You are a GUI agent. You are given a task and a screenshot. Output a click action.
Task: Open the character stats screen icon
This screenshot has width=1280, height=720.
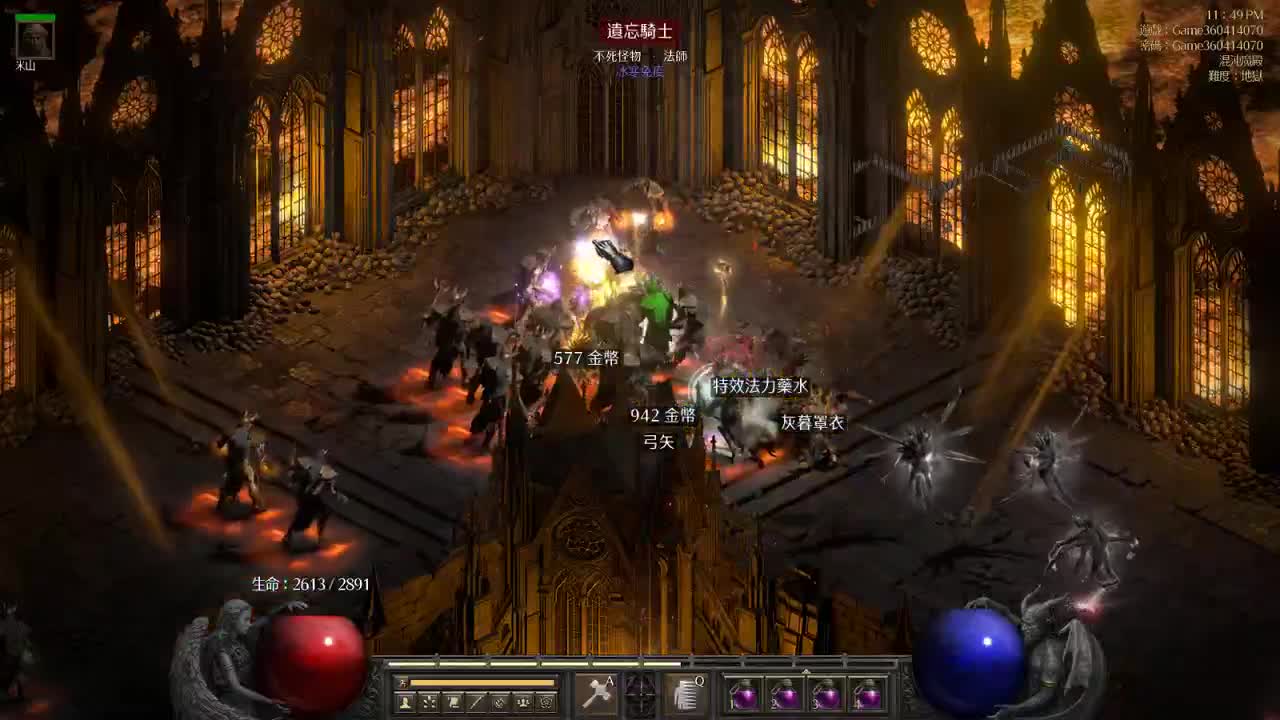pos(404,701)
